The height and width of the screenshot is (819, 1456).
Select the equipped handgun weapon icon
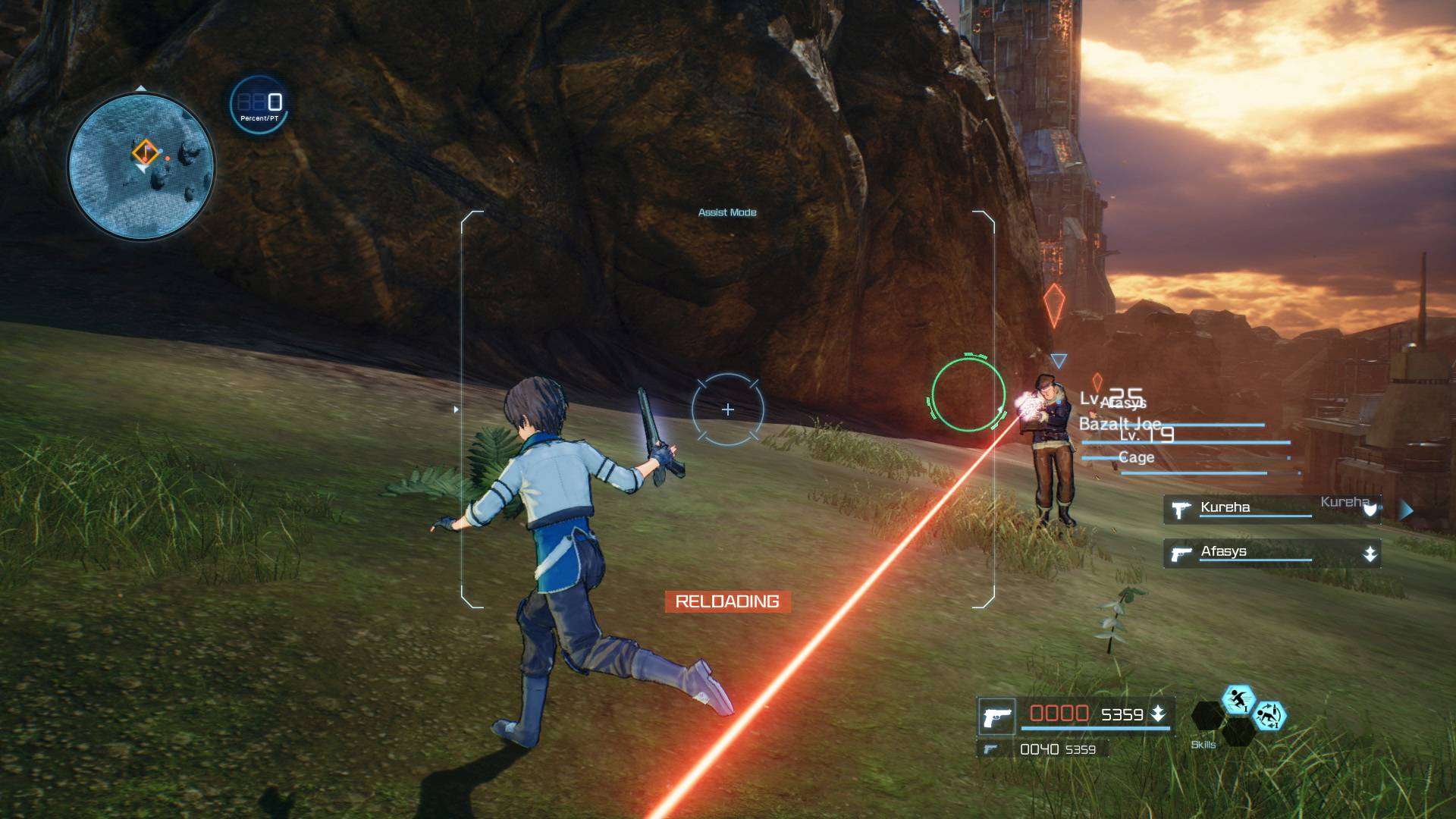click(996, 717)
